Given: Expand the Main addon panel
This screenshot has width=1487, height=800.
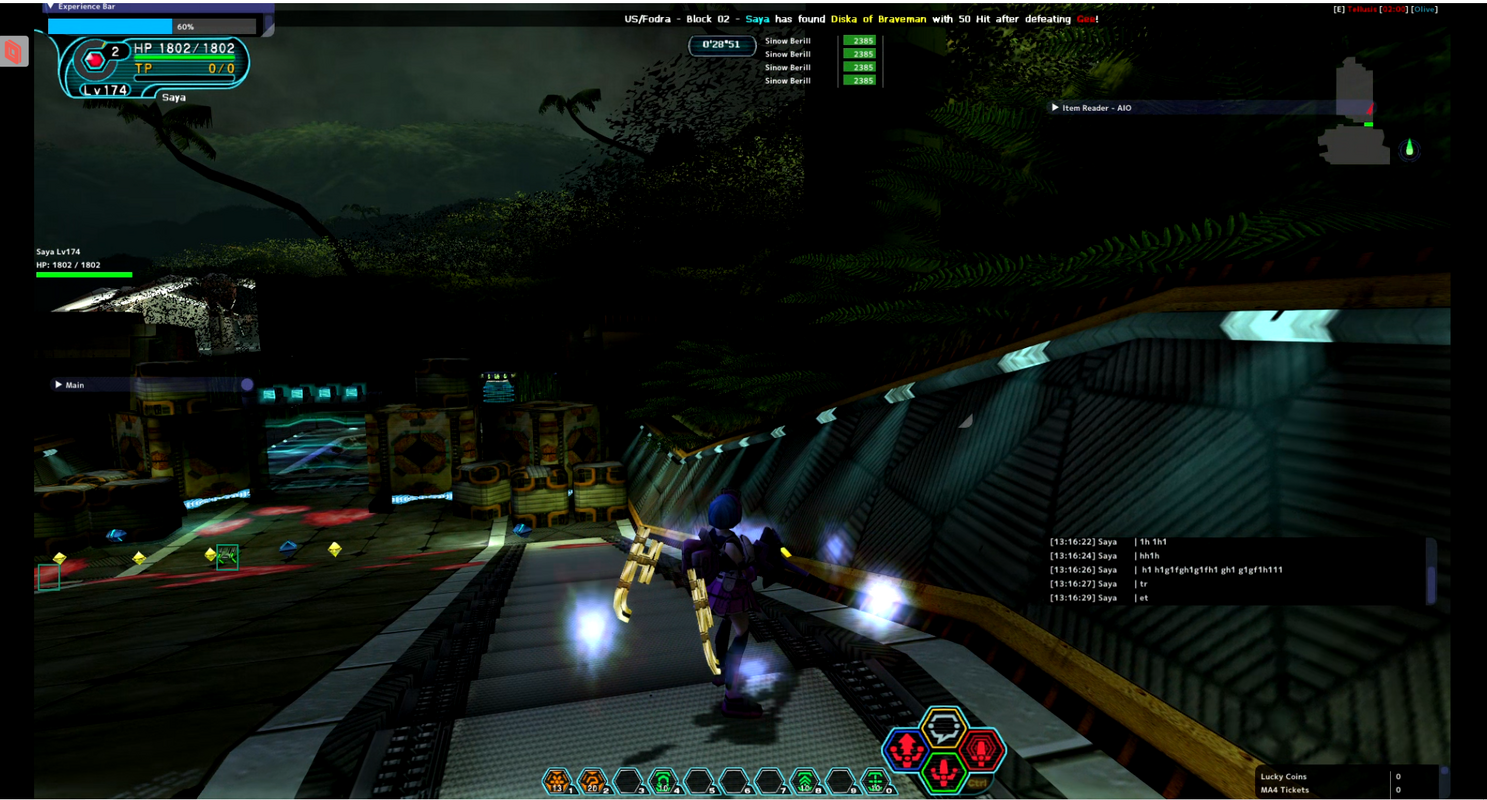Looking at the screenshot, I should [x=59, y=385].
